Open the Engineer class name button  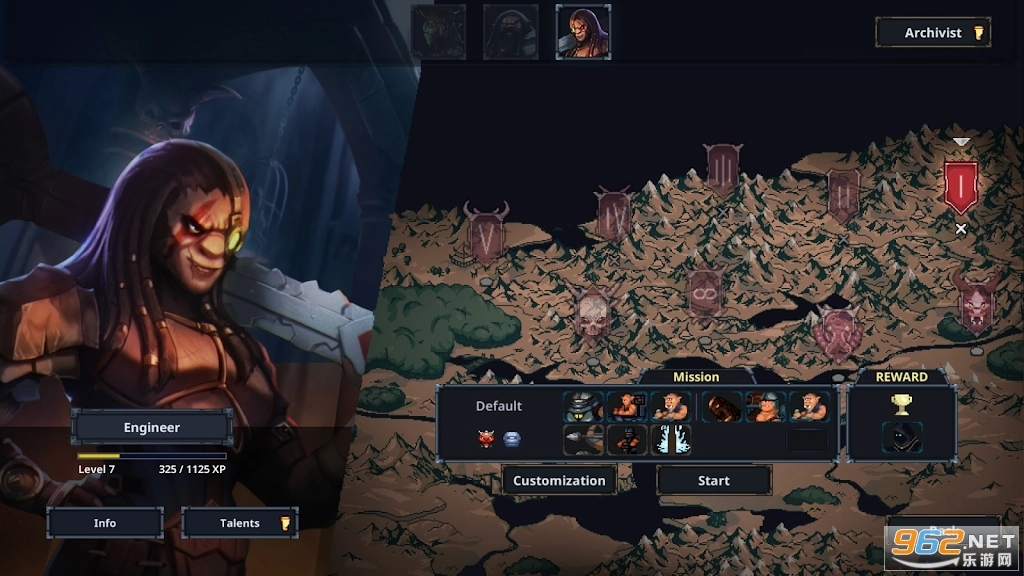pyautogui.click(x=152, y=427)
